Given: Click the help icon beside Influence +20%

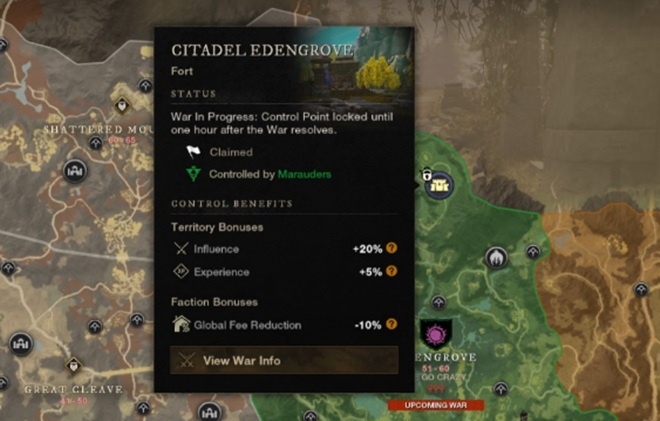Looking at the screenshot, I should pyautogui.click(x=392, y=248).
